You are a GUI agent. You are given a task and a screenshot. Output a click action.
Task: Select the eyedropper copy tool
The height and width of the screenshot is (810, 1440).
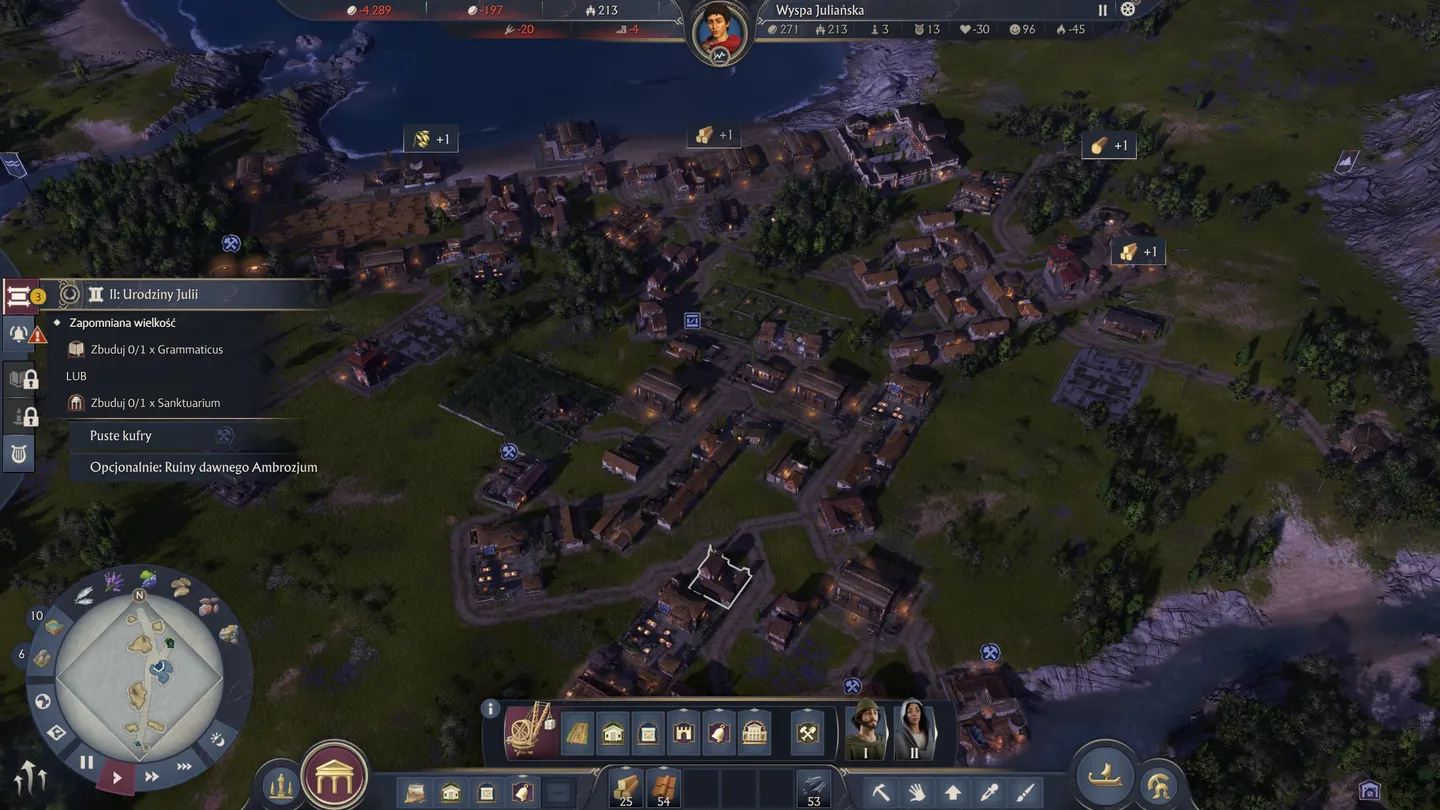pyautogui.click(x=989, y=793)
